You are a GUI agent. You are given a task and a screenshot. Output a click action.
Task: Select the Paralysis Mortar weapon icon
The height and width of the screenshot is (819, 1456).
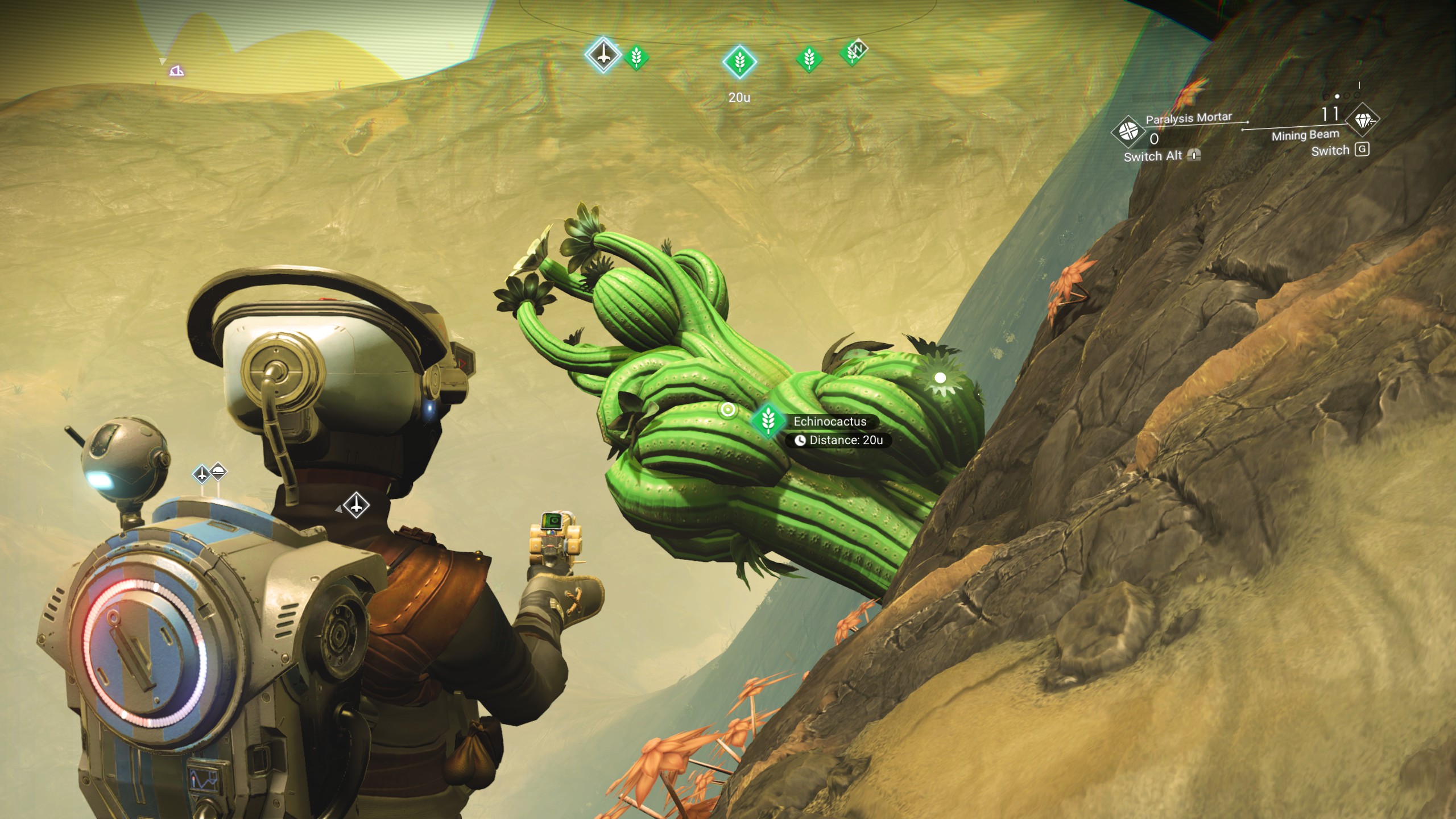[1127, 131]
